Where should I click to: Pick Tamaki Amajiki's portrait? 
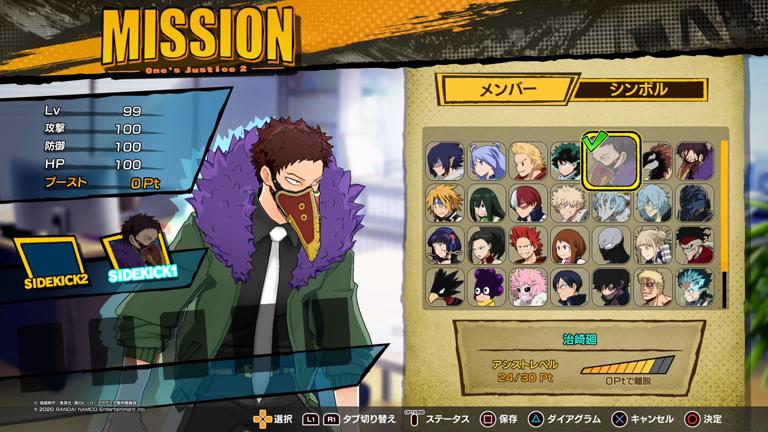[444, 160]
